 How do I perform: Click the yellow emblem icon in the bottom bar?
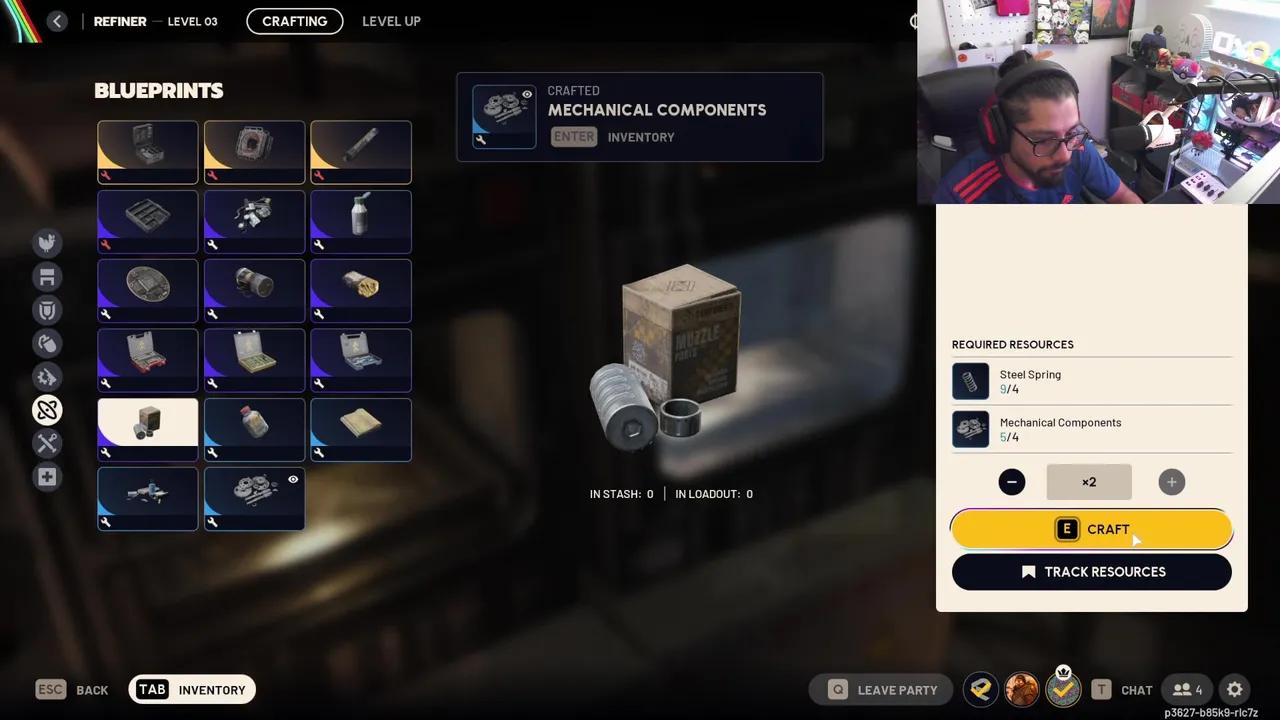pyautogui.click(x=980, y=689)
